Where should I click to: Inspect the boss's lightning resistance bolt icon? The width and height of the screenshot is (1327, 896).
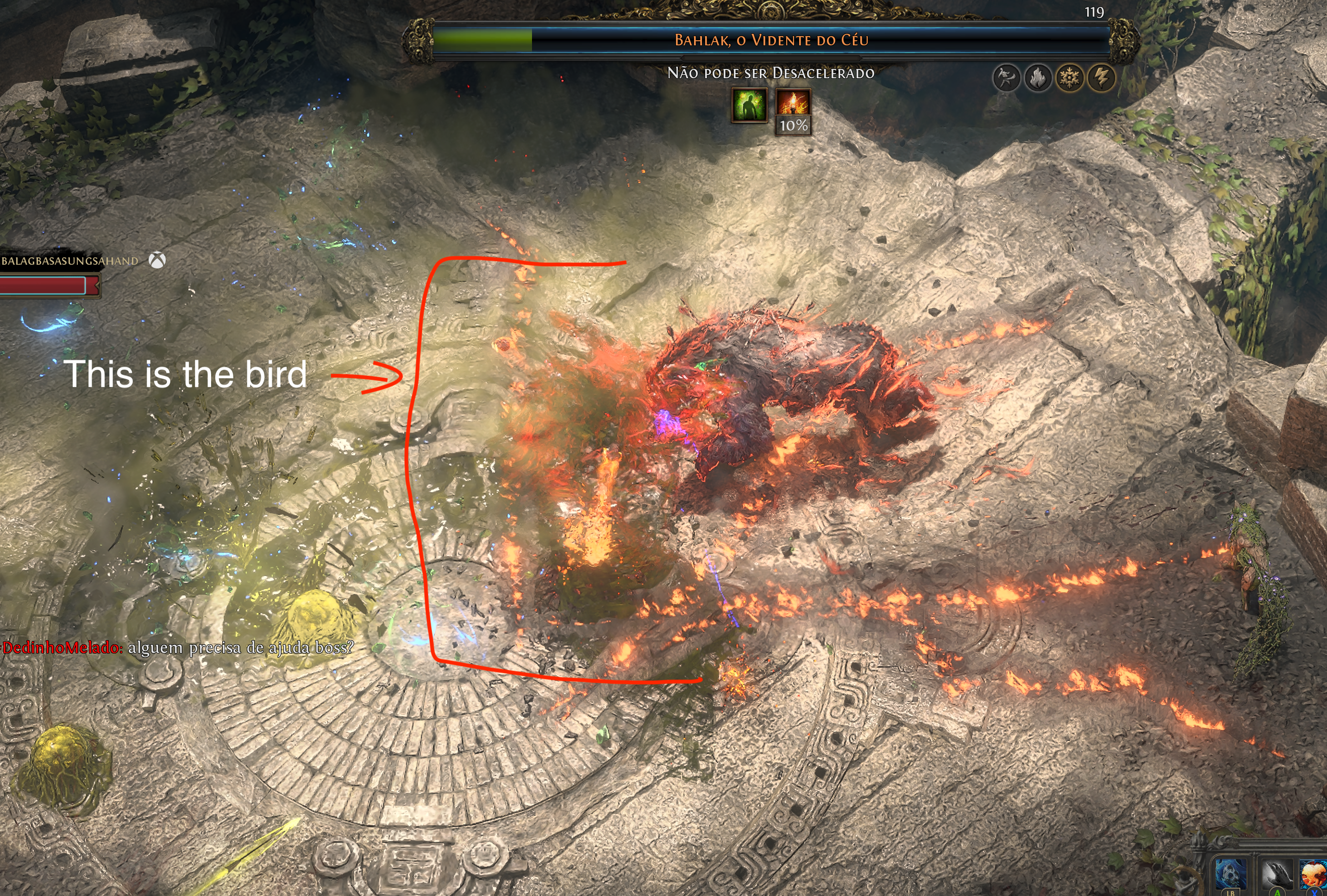(1102, 78)
